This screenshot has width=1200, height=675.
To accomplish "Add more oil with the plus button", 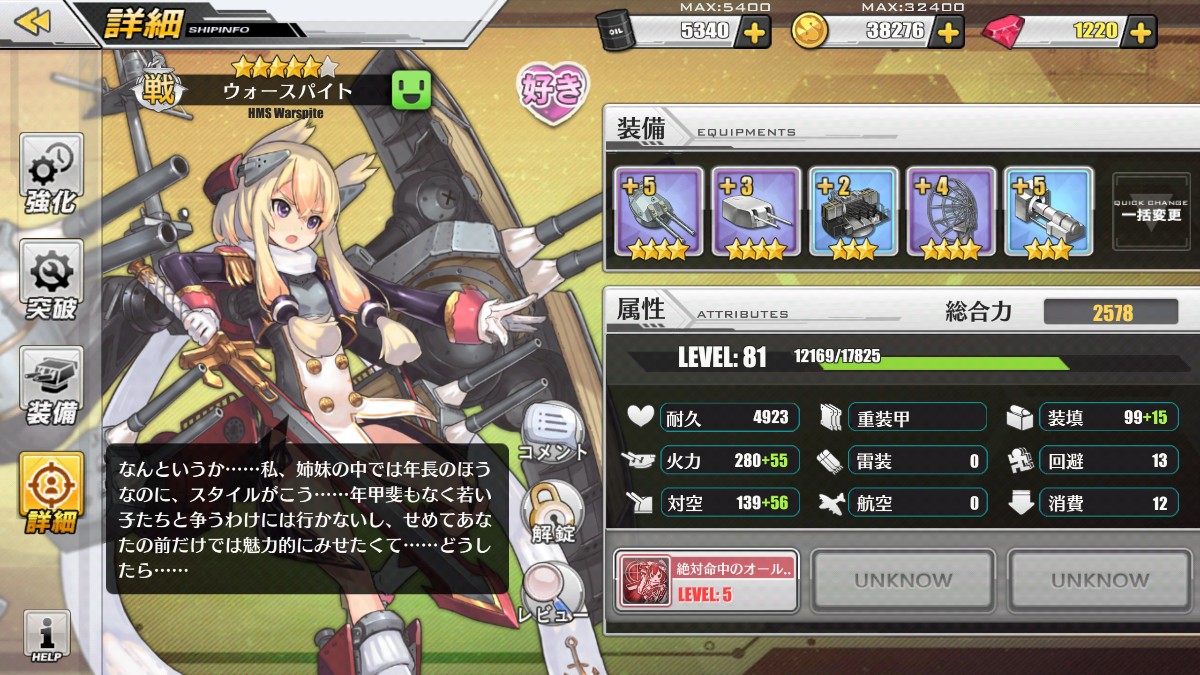I will pos(754,32).
